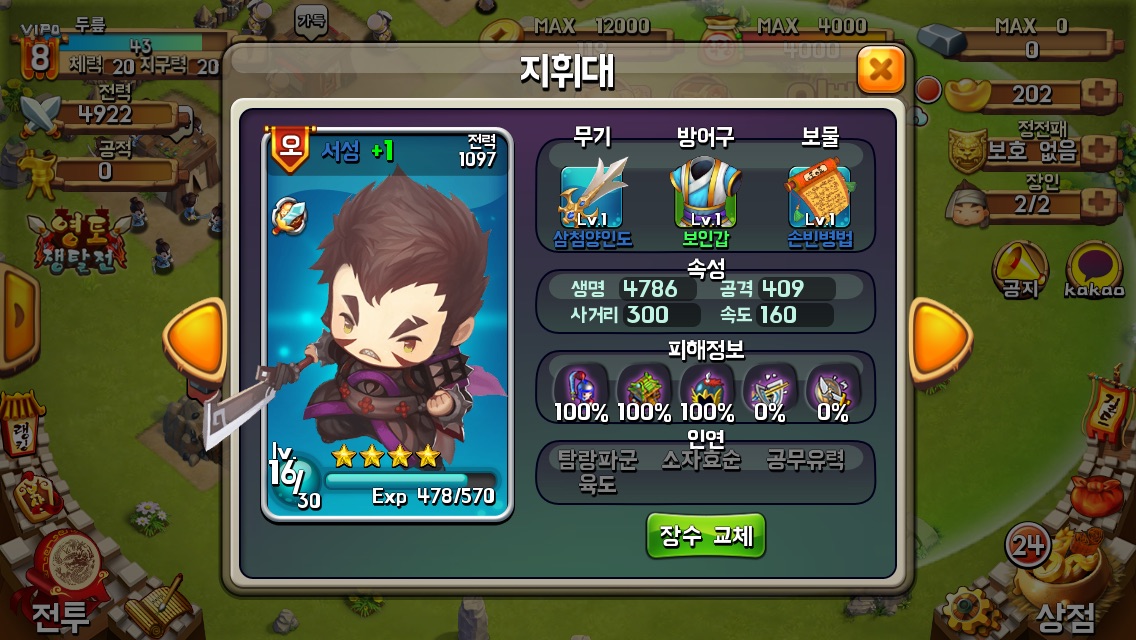Show the next general with right arrow
The width and height of the screenshot is (1136, 640).
938,340
